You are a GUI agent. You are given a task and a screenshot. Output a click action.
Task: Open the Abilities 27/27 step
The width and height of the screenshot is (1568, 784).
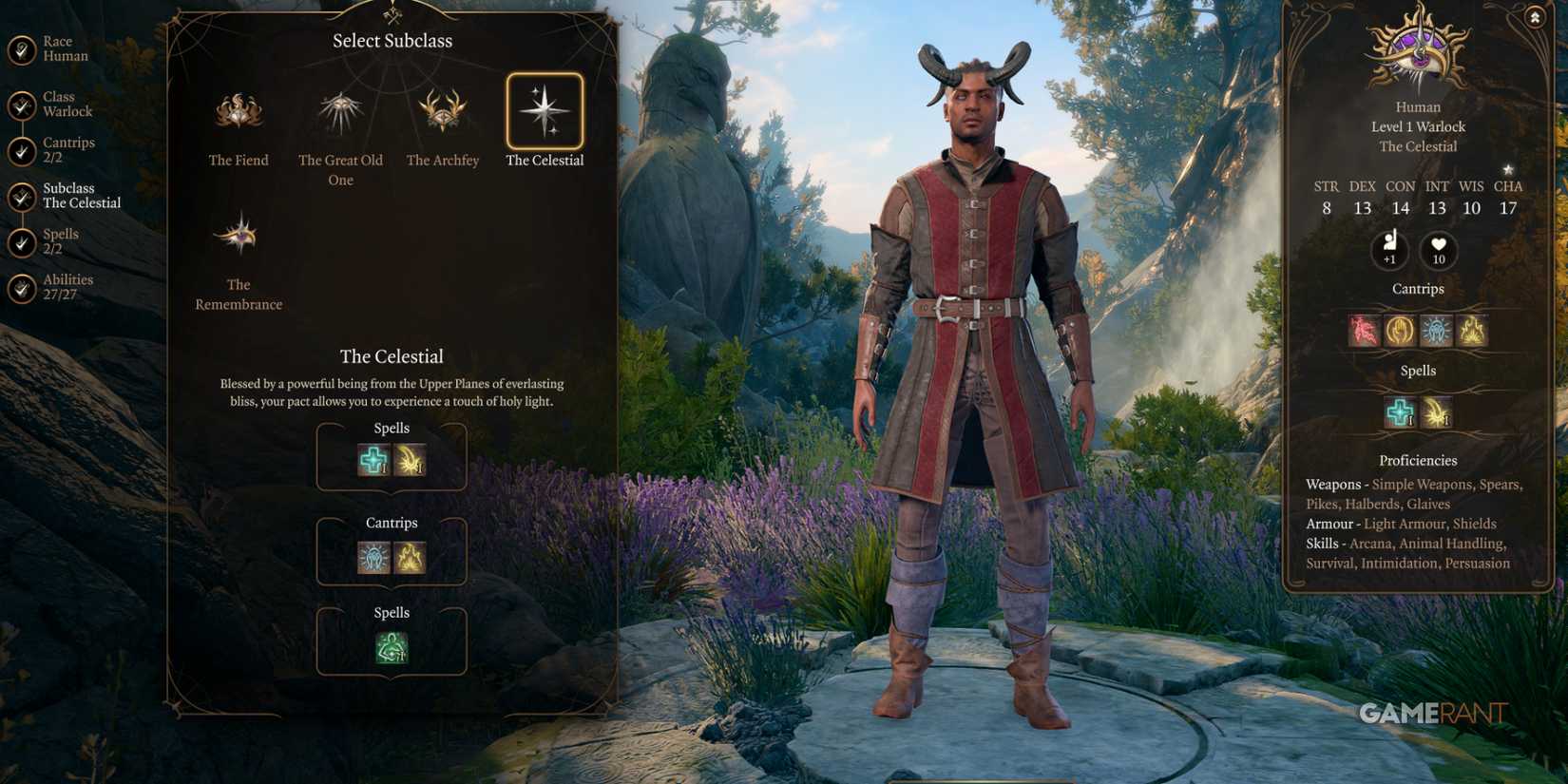[x=67, y=285]
